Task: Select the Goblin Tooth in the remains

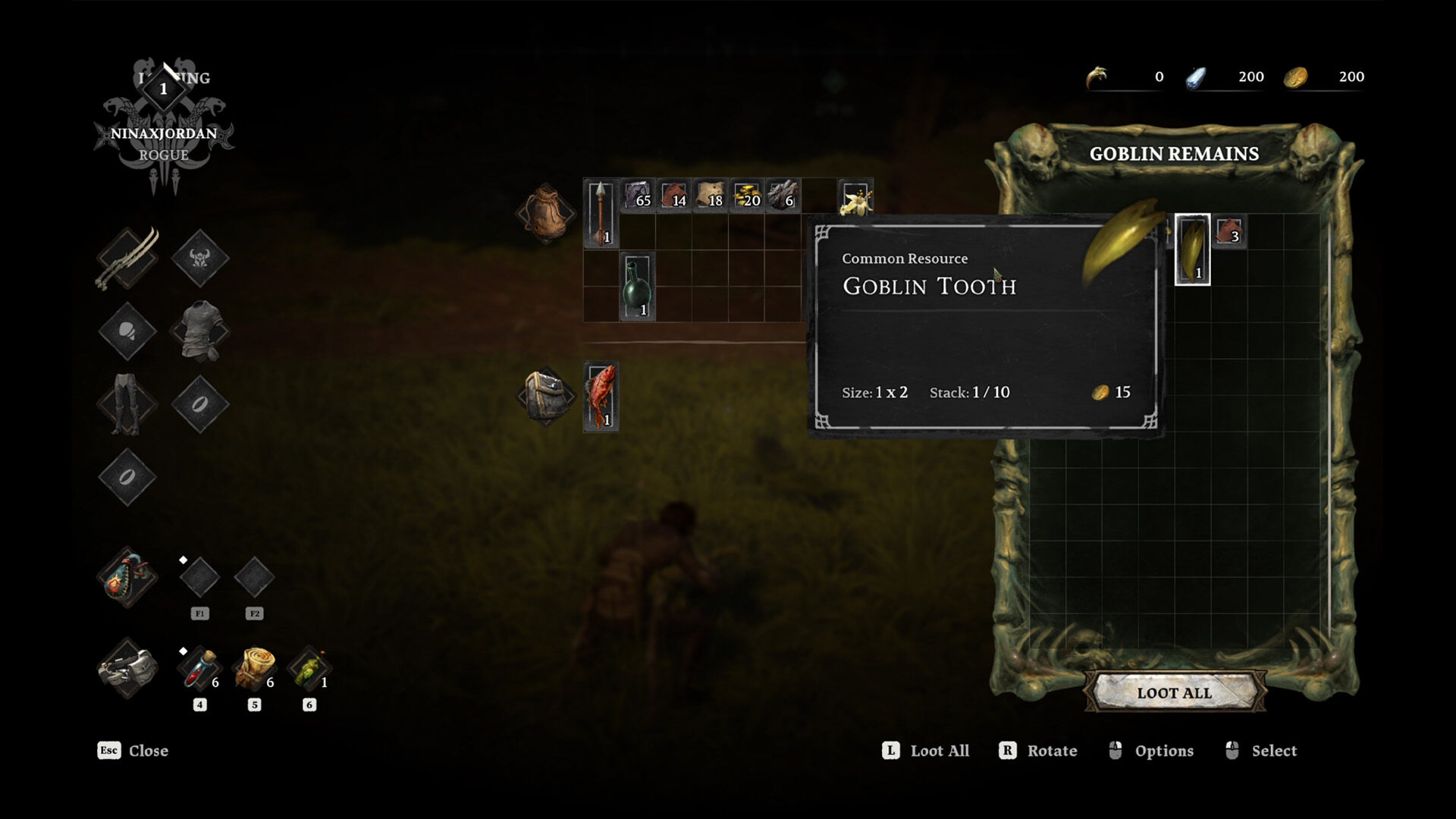Action: [x=1192, y=249]
